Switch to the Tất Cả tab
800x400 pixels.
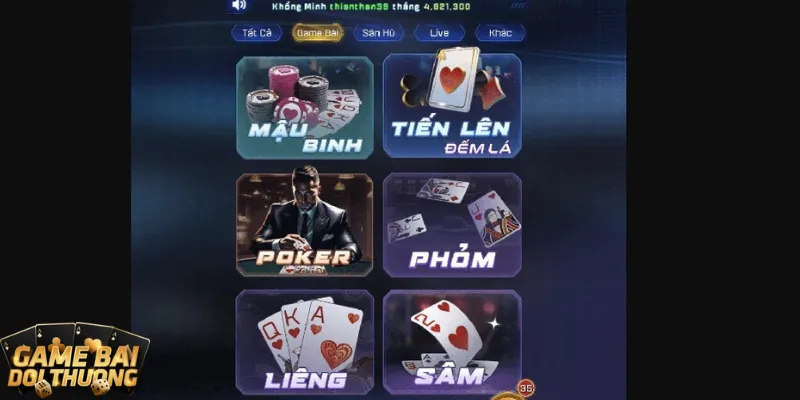pos(257,33)
